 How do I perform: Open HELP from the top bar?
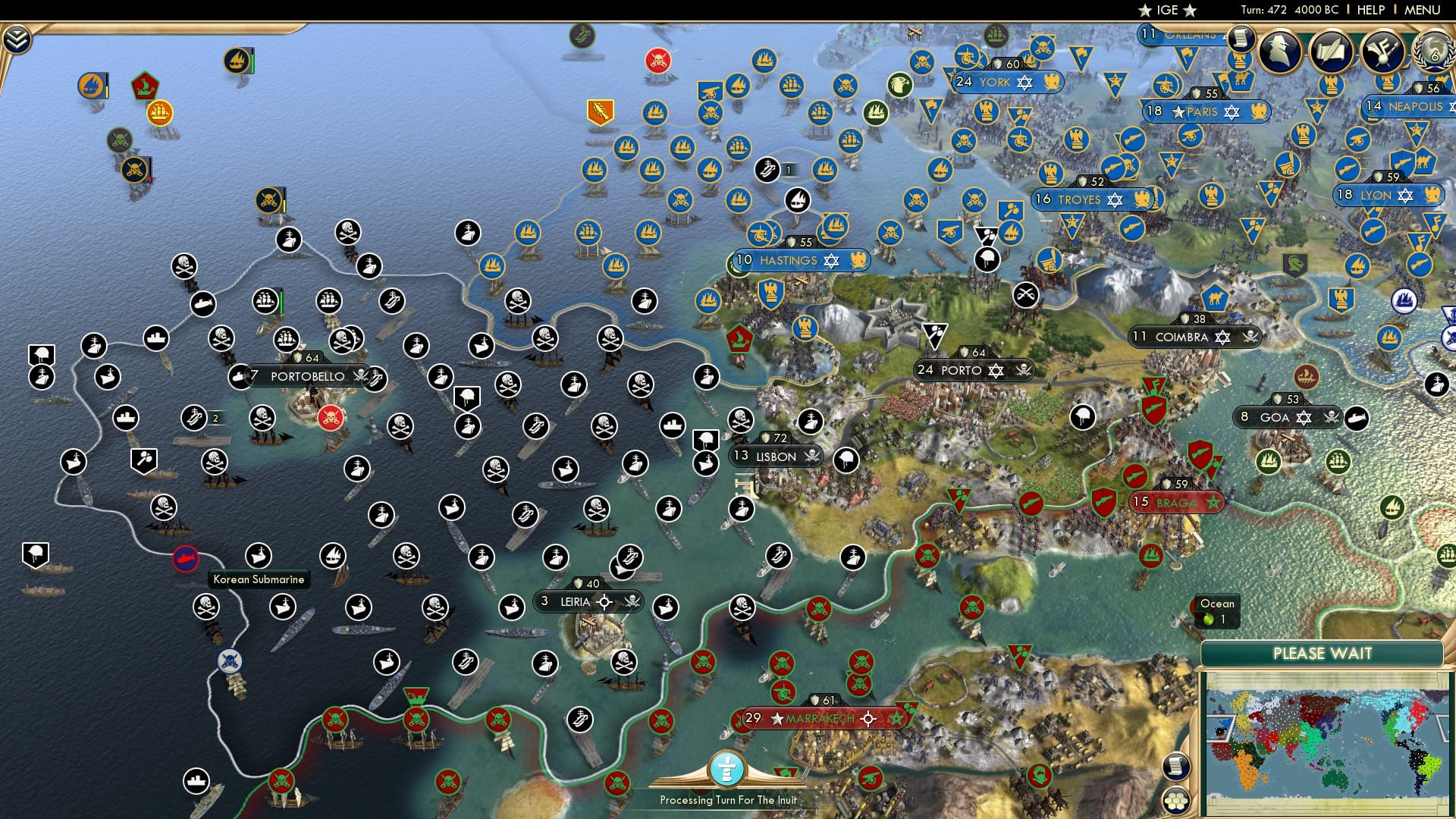pos(1370,11)
